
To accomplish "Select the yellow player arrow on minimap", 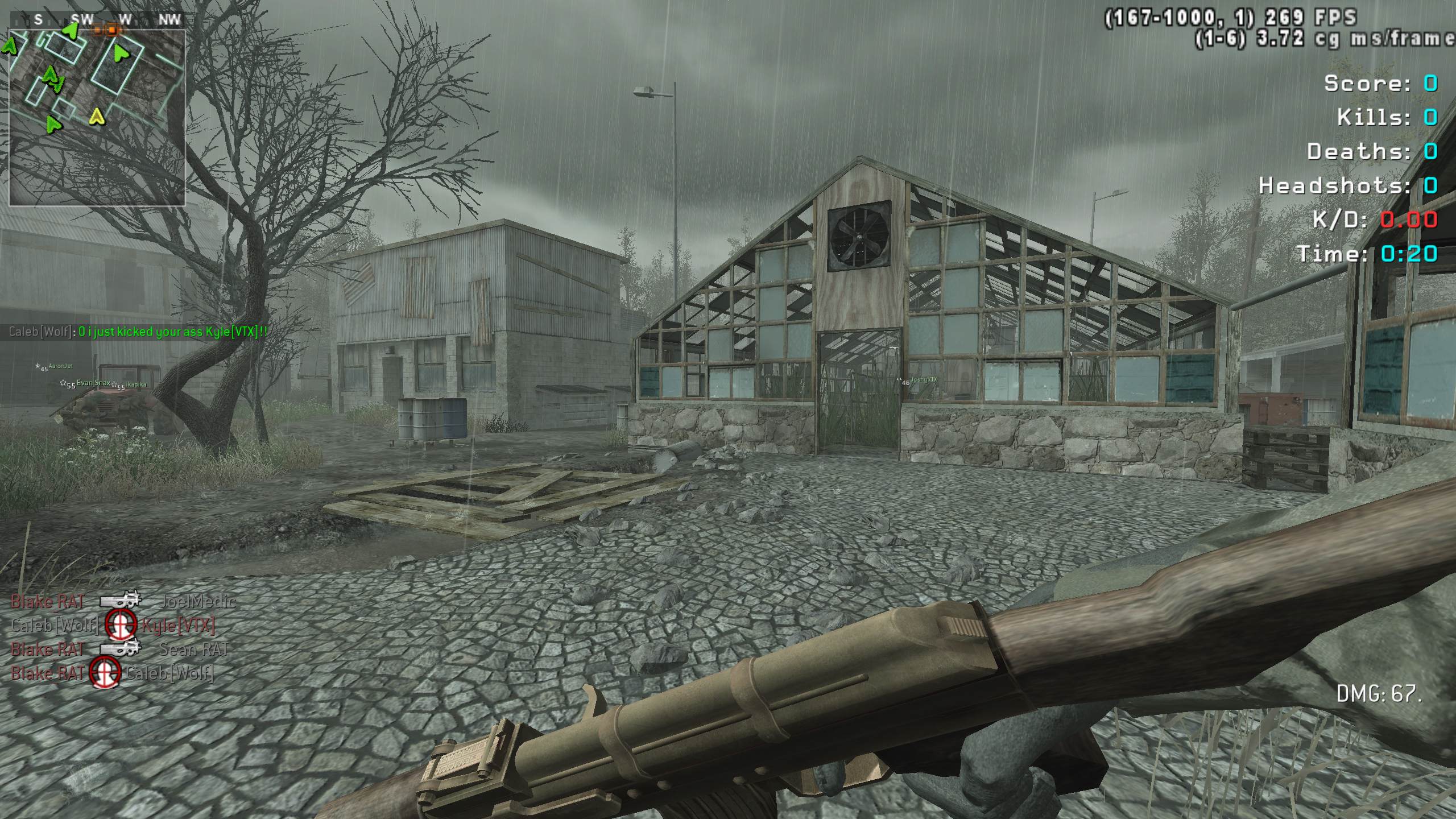I will (97, 117).
